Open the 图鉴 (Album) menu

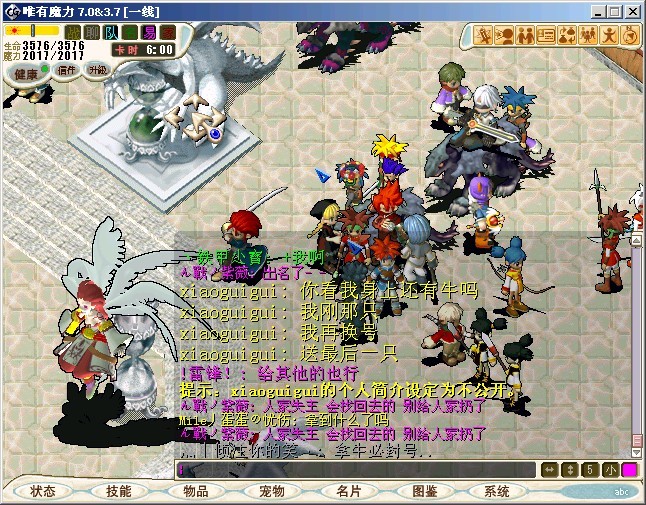pos(424,492)
